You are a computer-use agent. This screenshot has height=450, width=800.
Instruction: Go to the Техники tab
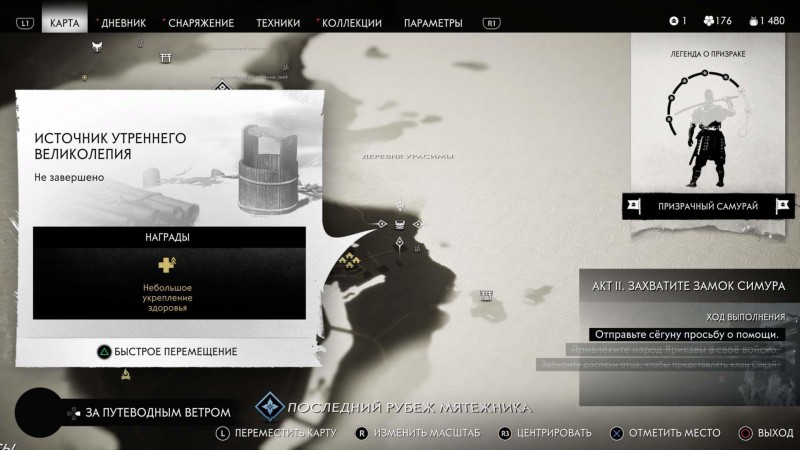[x=277, y=23]
